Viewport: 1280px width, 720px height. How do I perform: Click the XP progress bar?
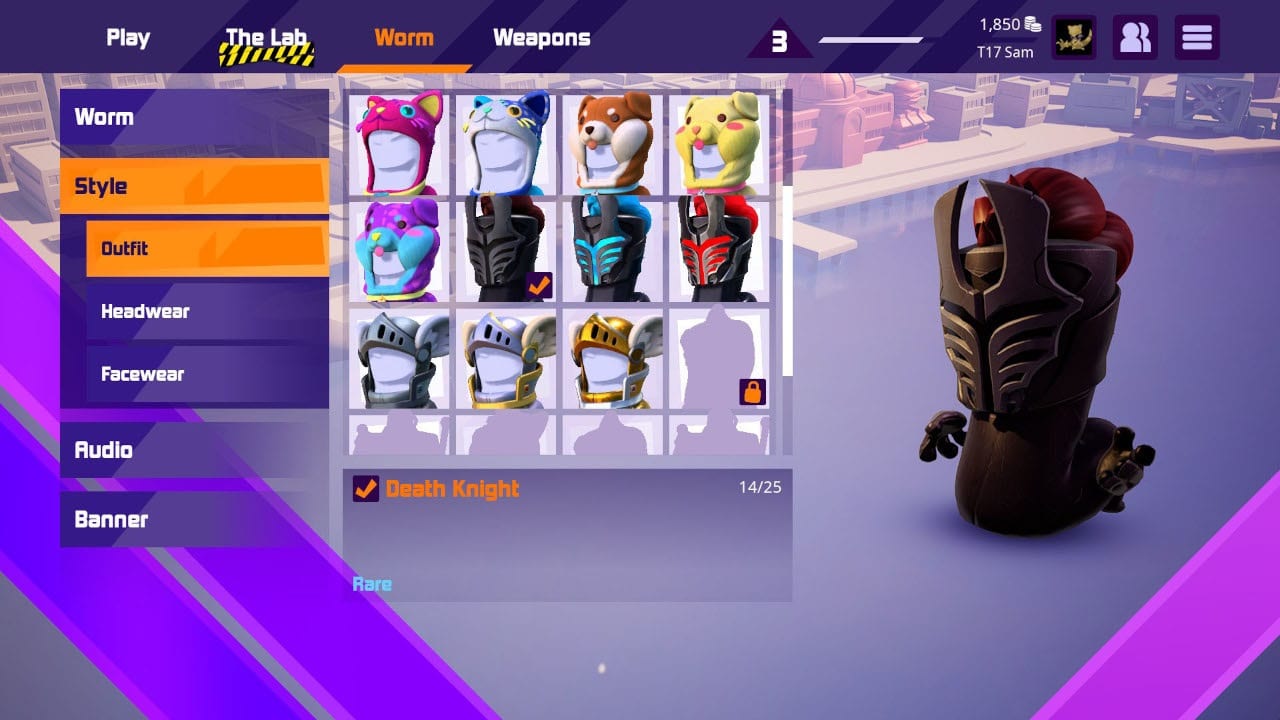[869, 41]
